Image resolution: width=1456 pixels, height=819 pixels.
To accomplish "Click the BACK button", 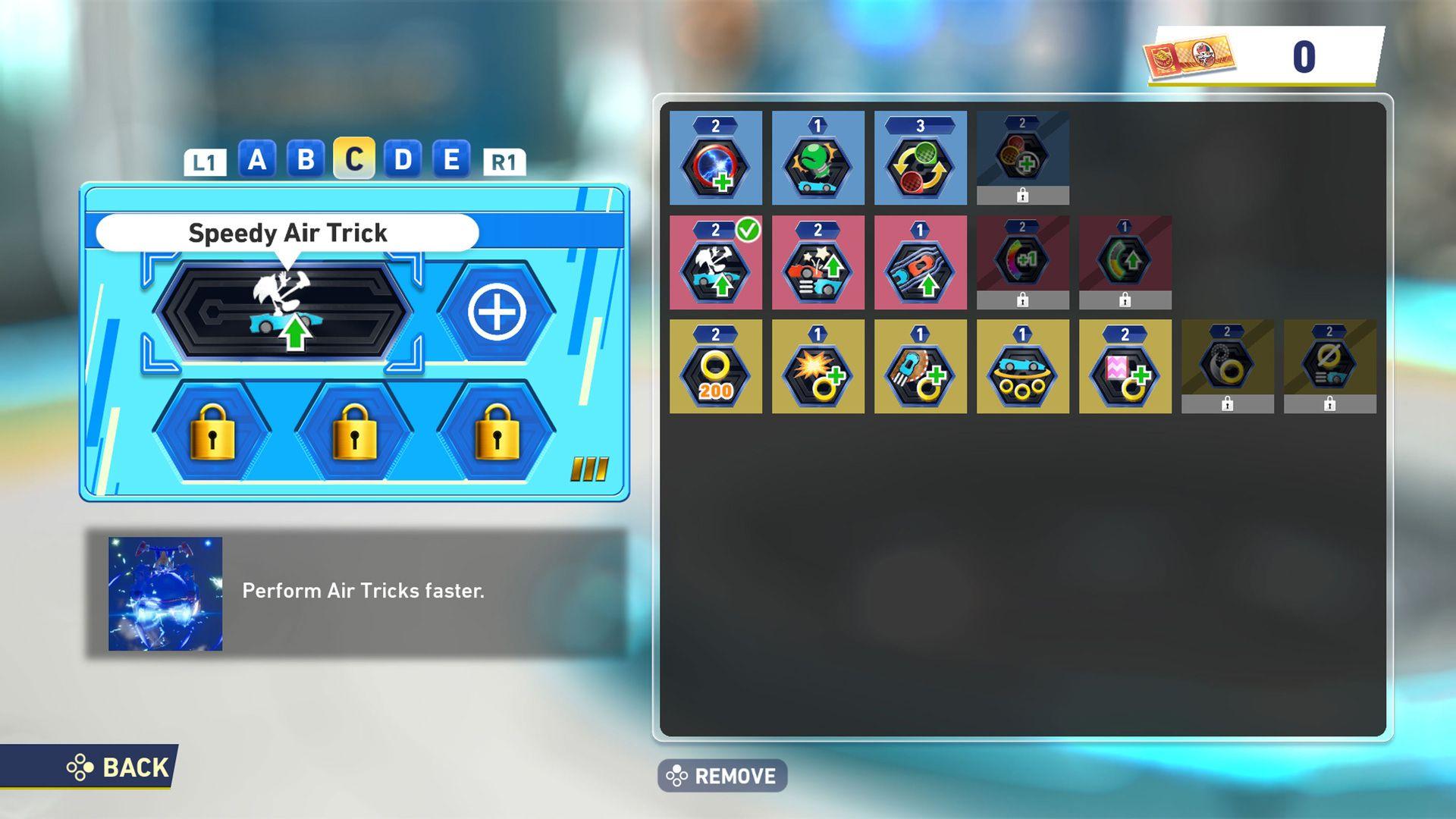I will click(x=121, y=767).
